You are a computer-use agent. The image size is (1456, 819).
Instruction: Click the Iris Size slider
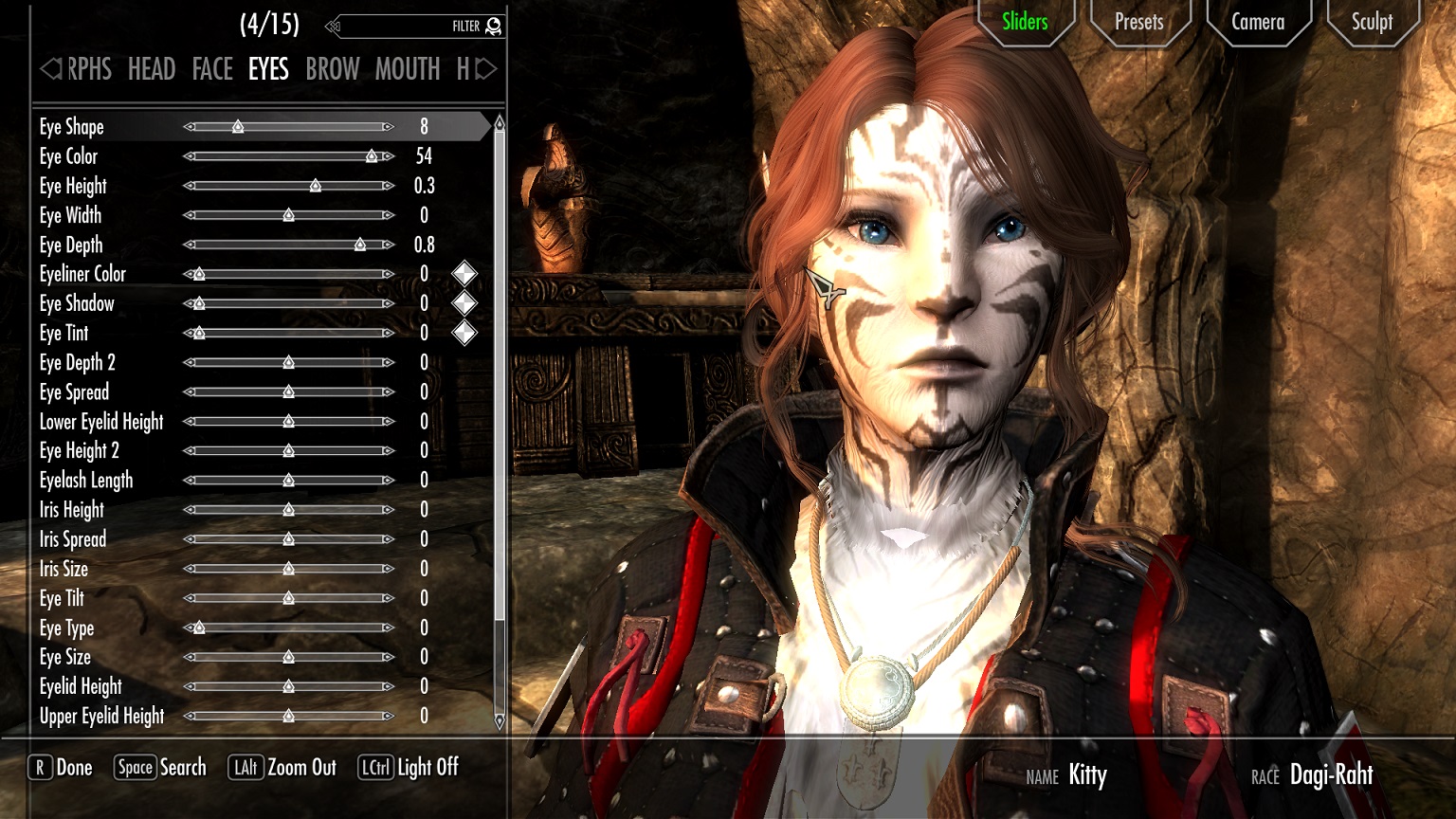289,569
